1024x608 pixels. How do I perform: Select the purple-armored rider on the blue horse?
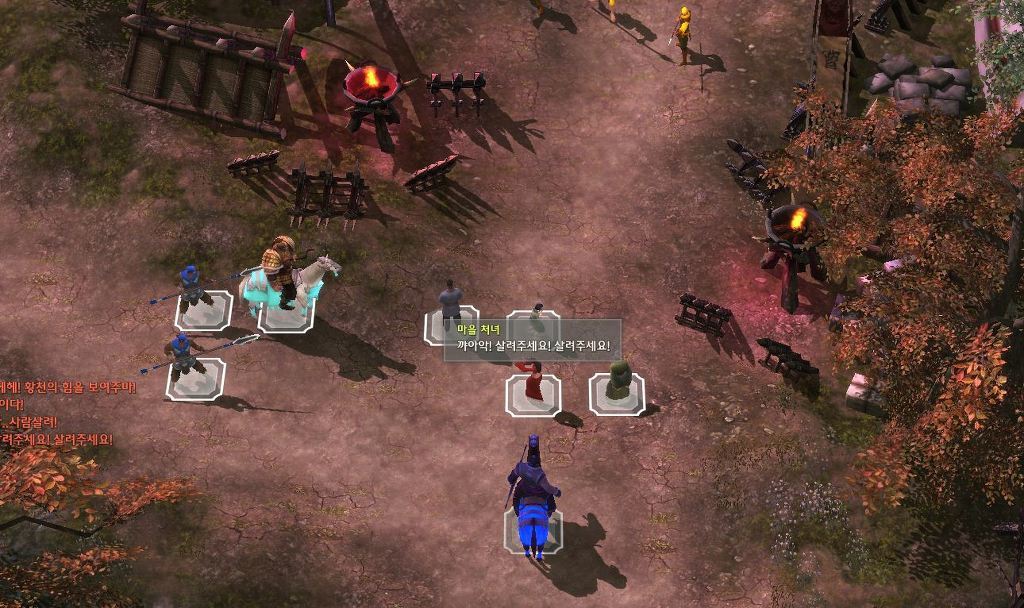point(533,497)
